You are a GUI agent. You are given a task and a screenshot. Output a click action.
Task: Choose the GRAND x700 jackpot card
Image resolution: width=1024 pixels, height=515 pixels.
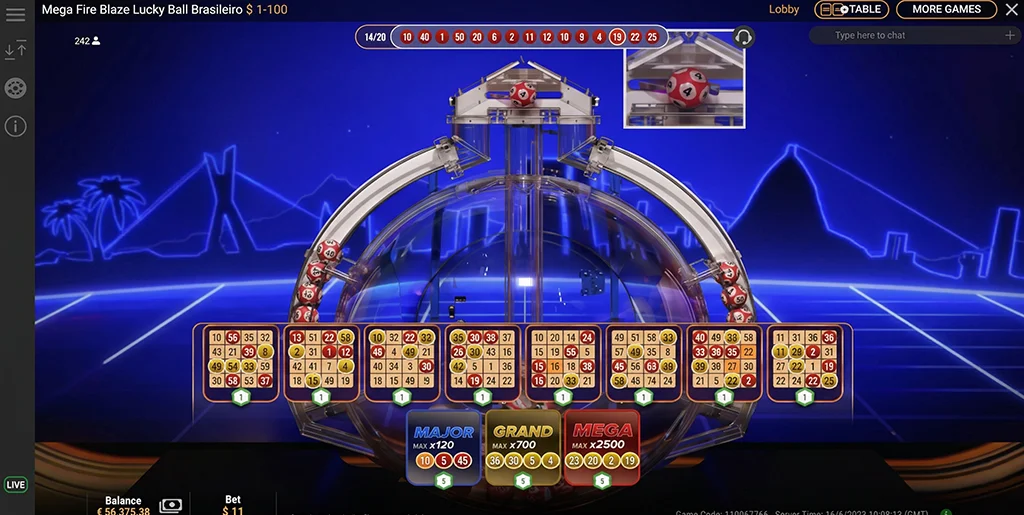(x=523, y=447)
